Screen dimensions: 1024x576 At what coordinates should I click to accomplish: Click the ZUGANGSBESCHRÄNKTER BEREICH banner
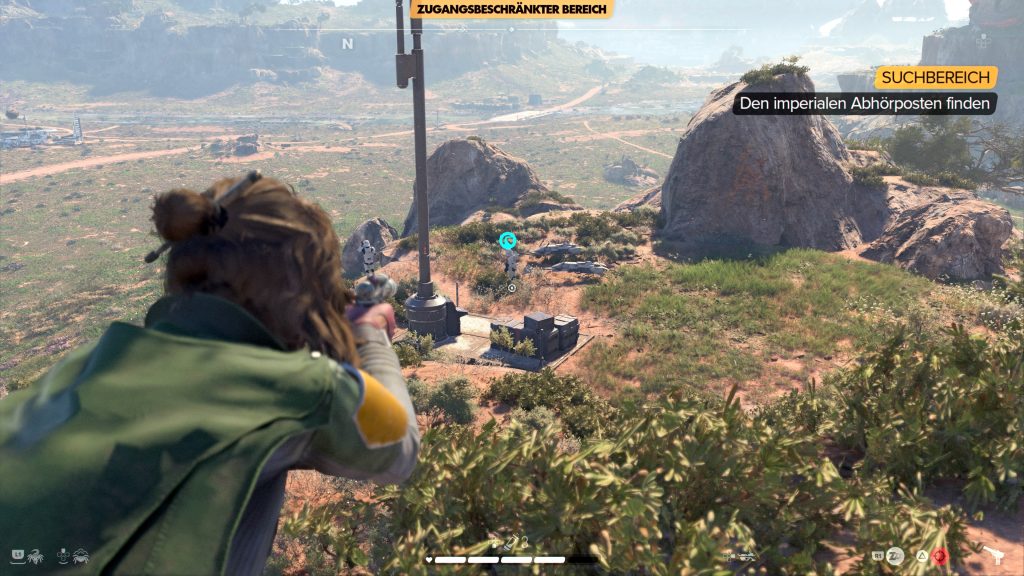[511, 10]
